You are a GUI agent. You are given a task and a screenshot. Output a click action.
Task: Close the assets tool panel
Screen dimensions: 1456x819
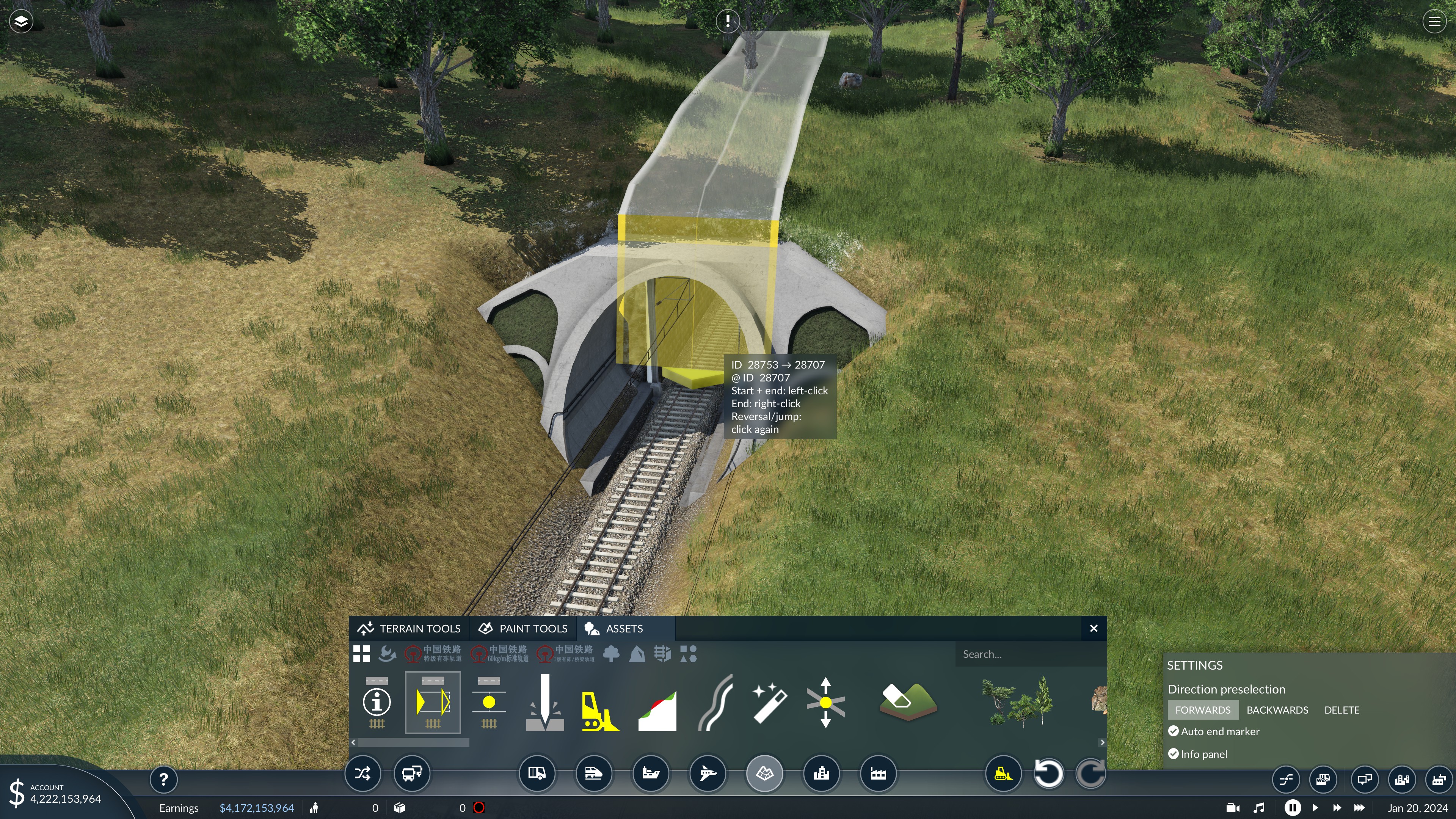click(1093, 629)
